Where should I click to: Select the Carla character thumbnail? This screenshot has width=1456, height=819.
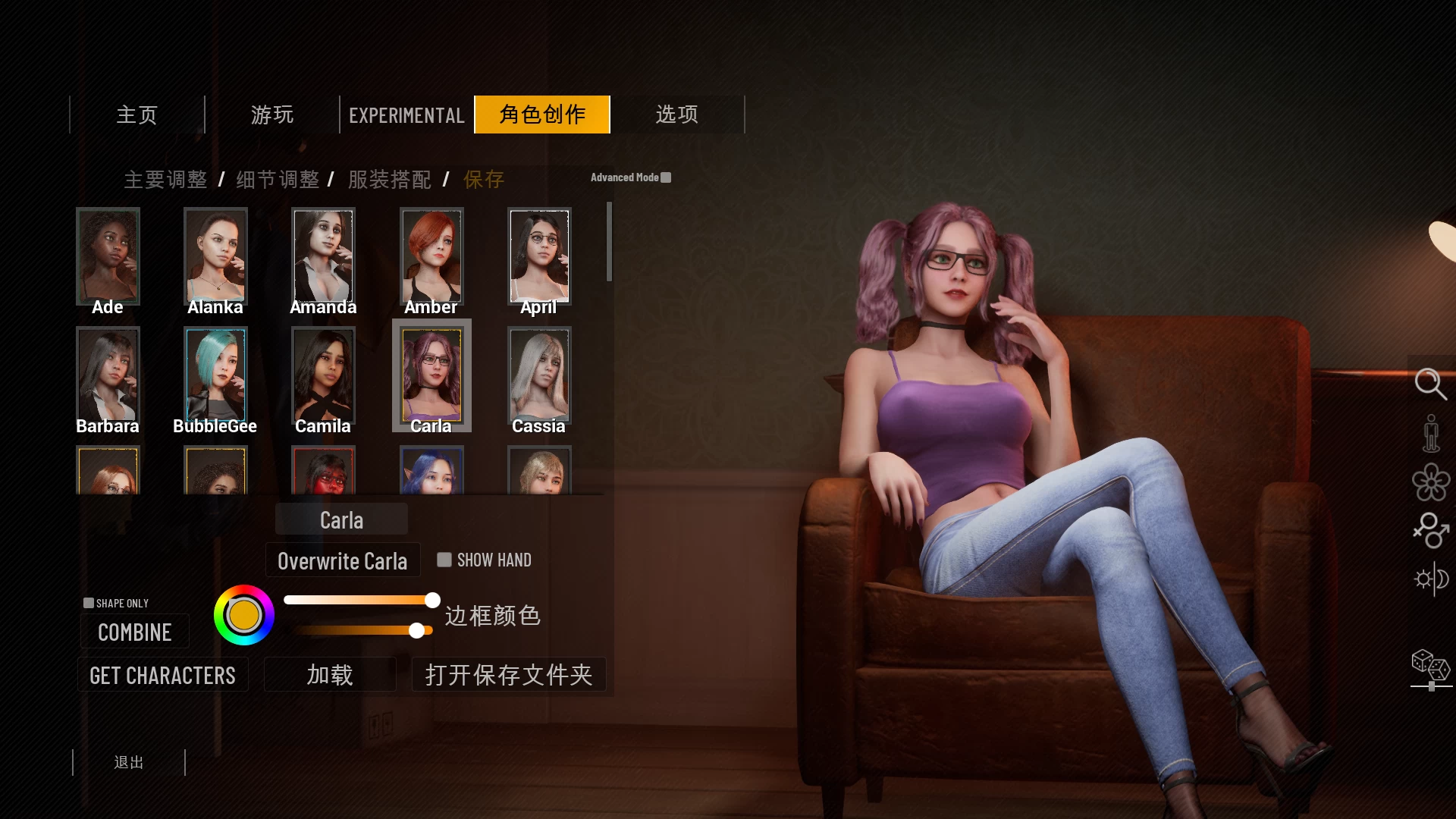[431, 375]
